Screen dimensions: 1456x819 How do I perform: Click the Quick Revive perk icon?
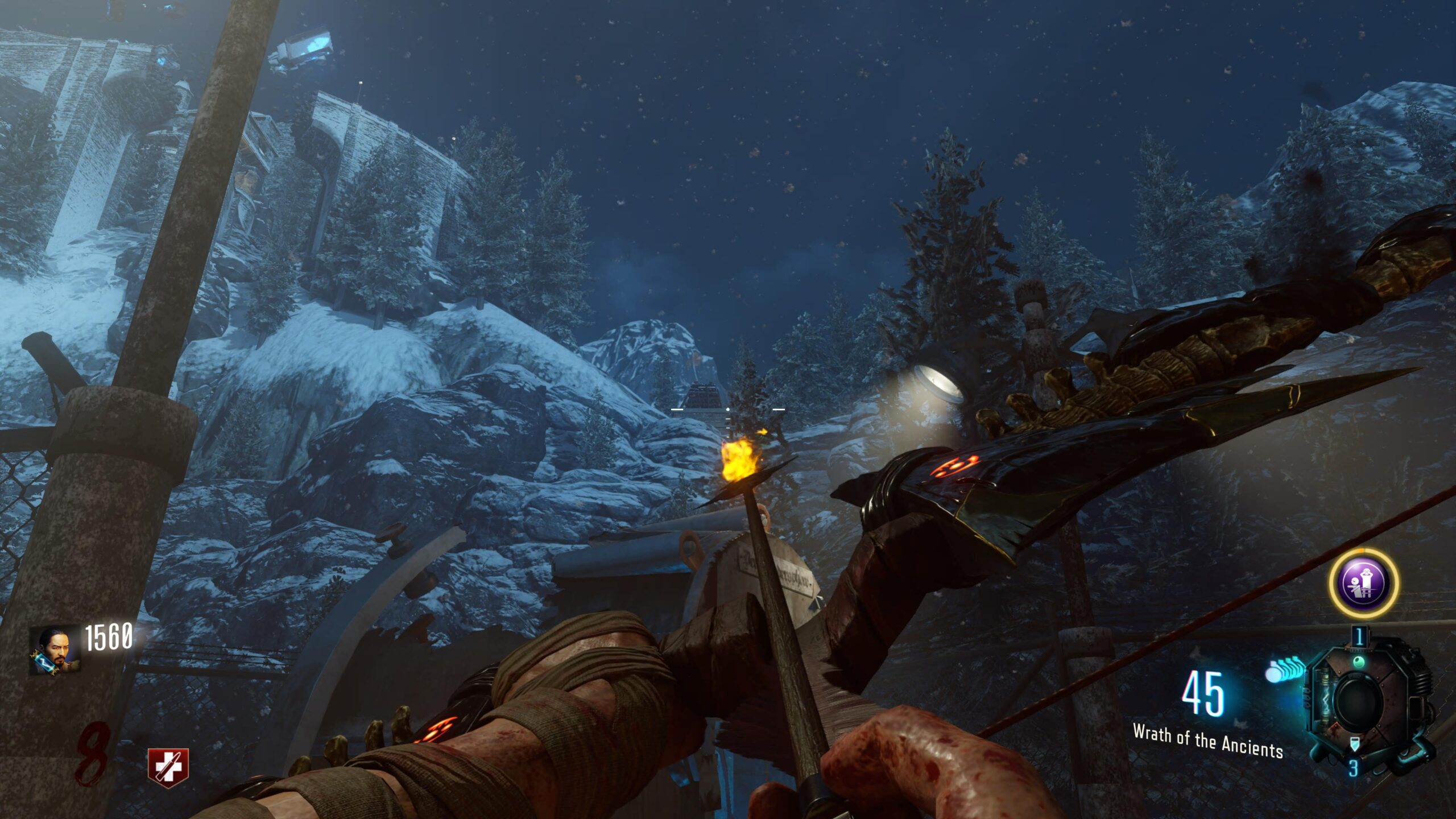[x=168, y=768]
